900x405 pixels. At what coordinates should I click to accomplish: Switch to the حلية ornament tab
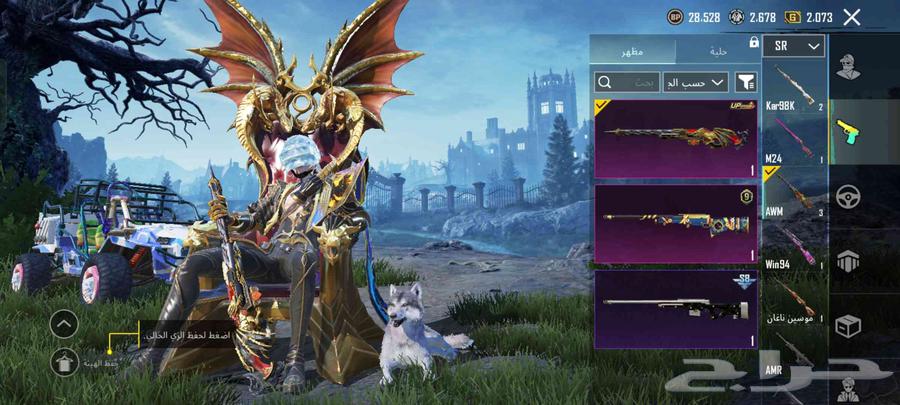click(717, 50)
